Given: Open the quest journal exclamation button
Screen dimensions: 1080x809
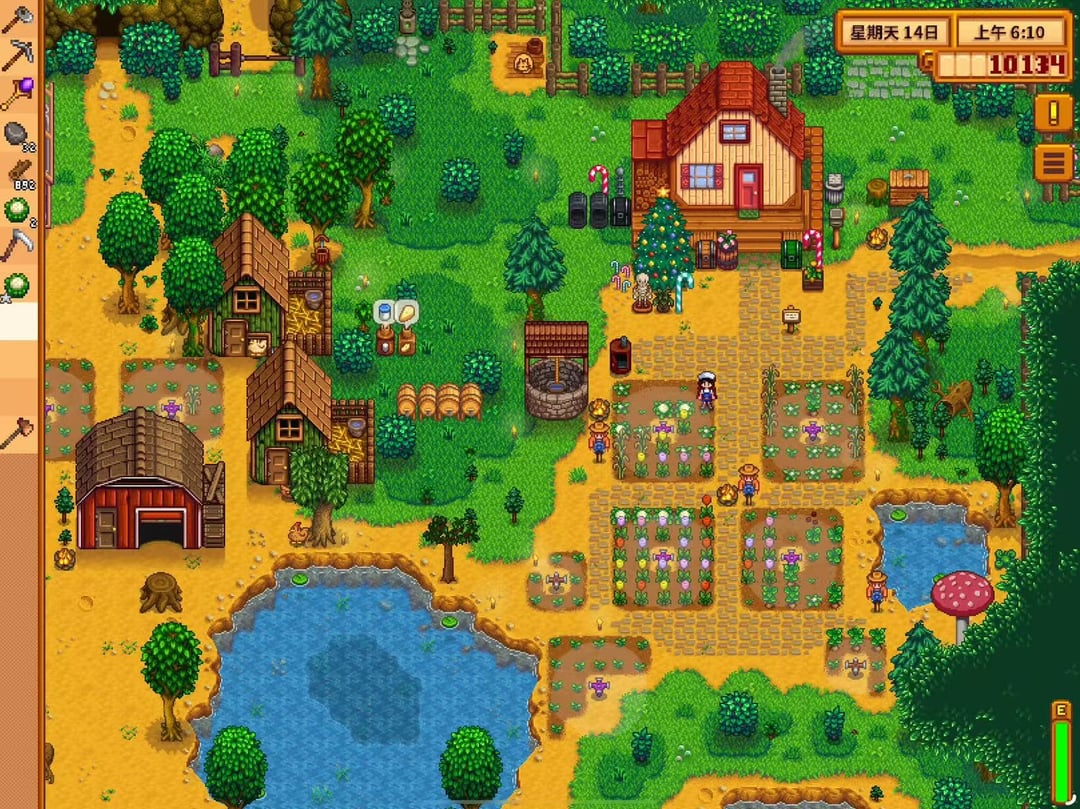Looking at the screenshot, I should click(x=1053, y=113).
